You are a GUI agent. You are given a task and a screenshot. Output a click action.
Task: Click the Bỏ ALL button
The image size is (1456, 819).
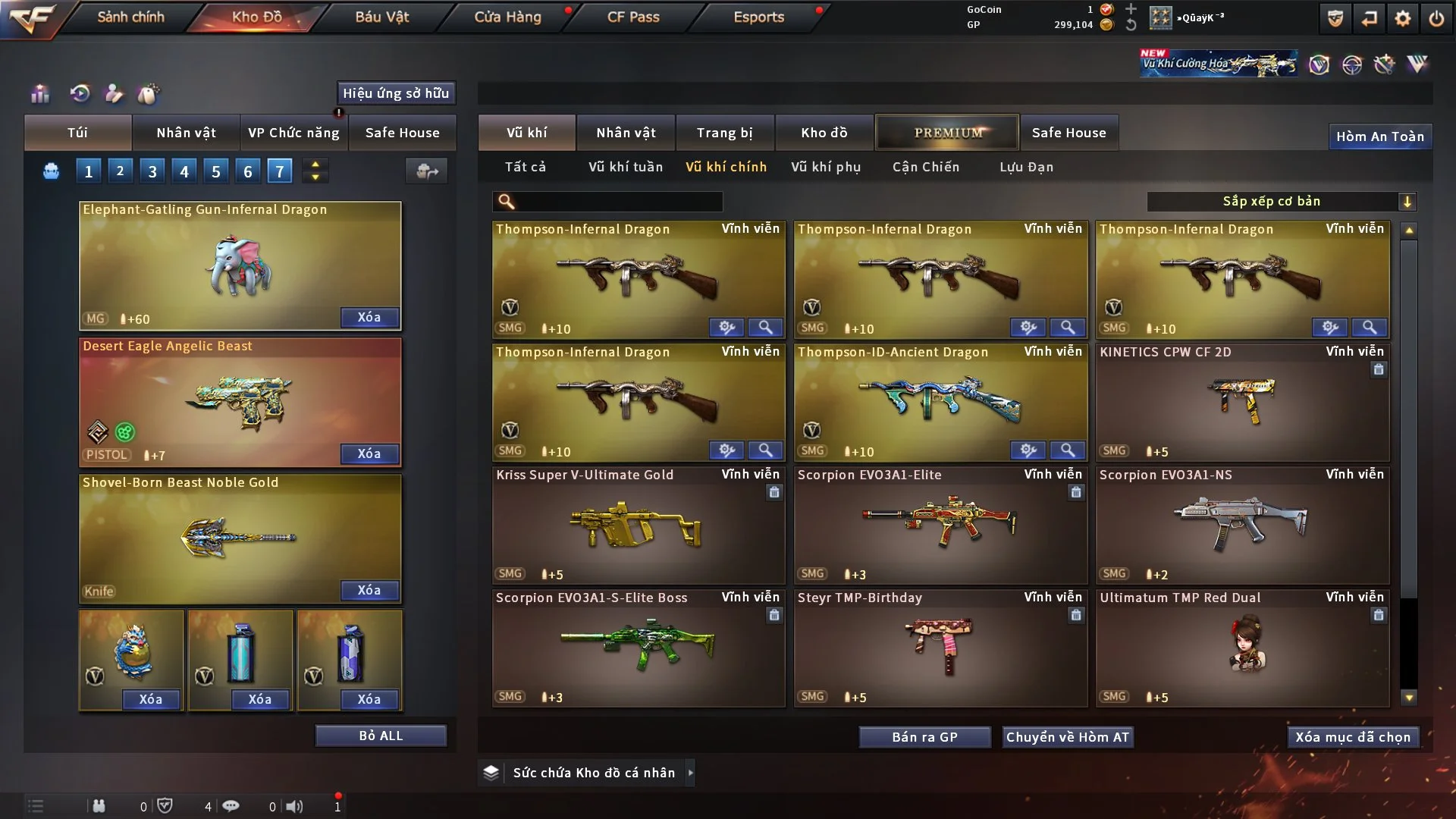(x=381, y=736)
